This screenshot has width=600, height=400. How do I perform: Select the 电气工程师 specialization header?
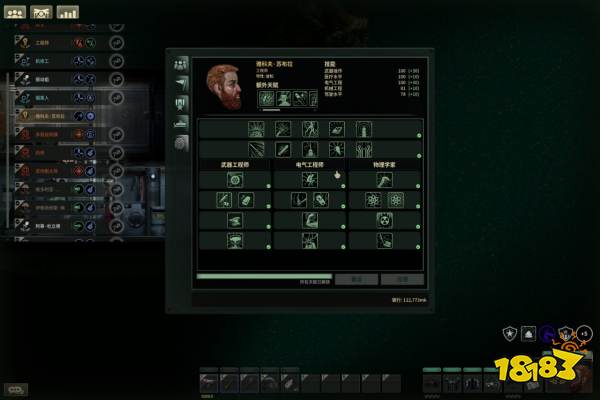point(310,163)
